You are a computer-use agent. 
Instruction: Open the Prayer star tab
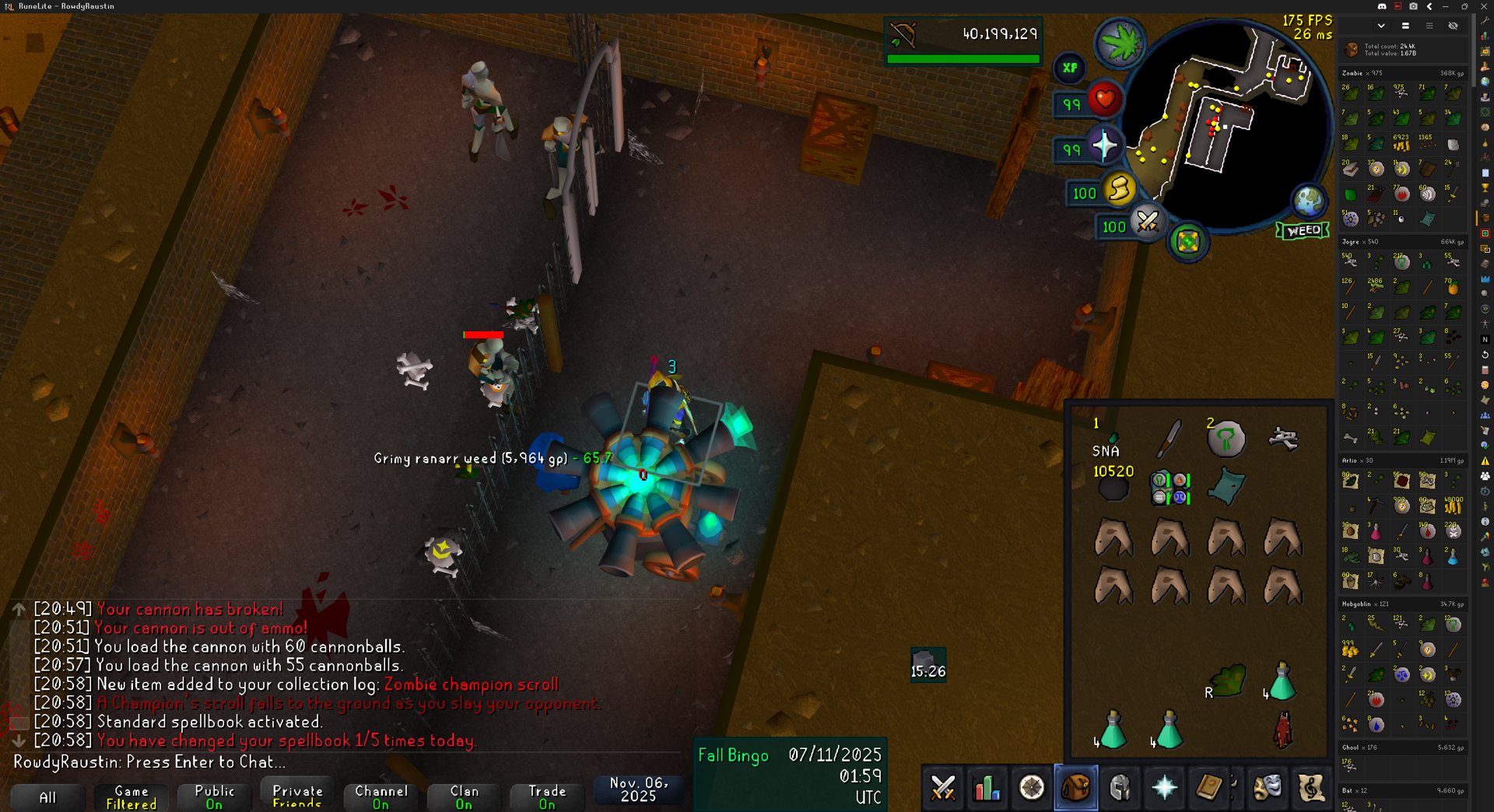click(x=1164, y=788)
